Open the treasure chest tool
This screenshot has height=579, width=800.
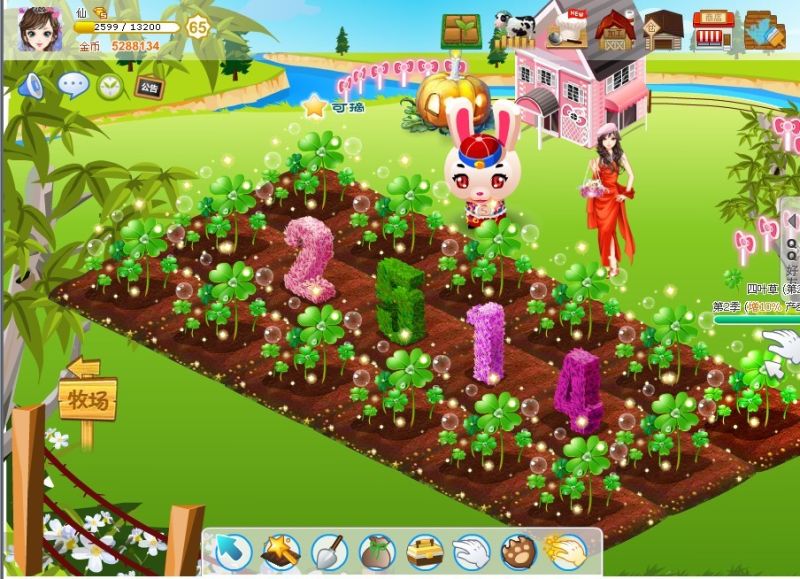click(x=425, y=551)
